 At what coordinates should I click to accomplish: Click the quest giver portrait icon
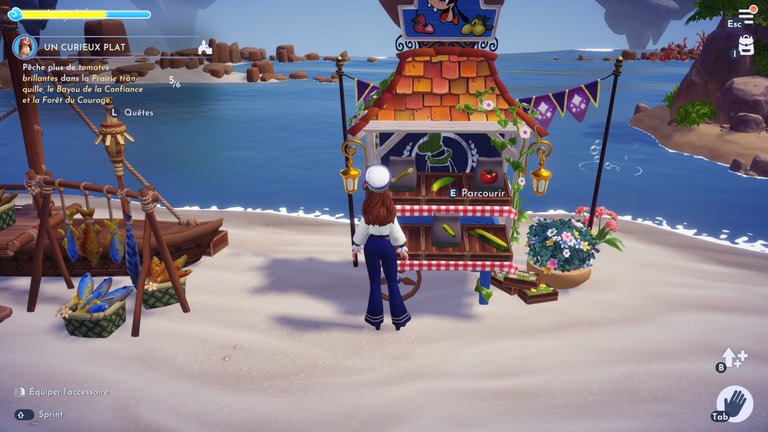[x=24, y=47]
